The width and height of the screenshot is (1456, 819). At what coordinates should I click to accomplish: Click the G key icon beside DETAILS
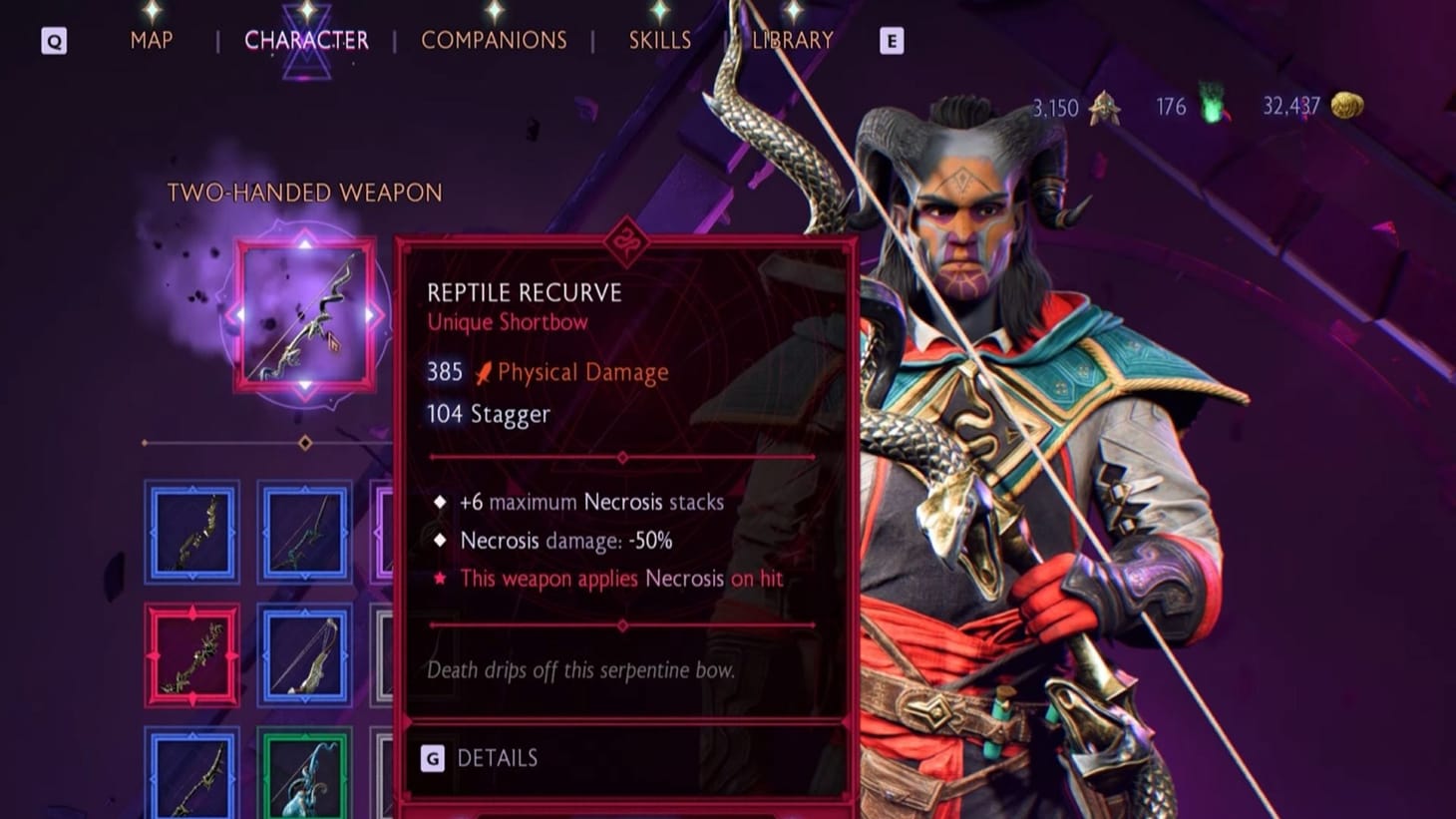[x=433, y=758]
